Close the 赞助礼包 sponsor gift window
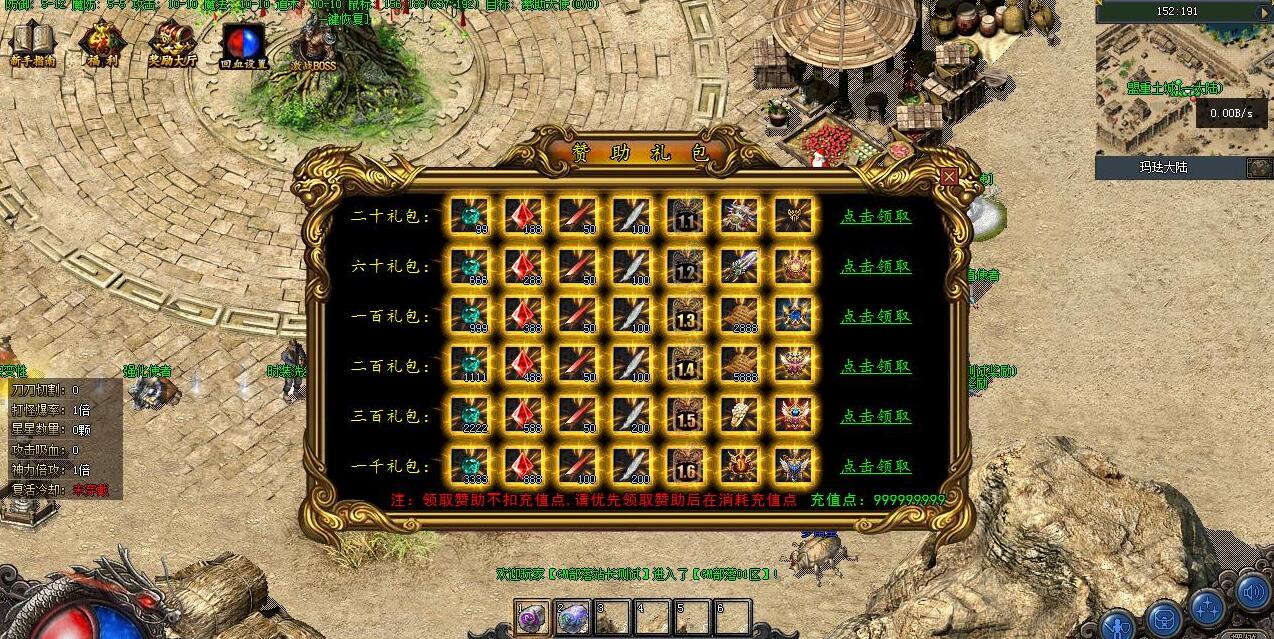Viewport: 1274px width, 639px height. click(x=949, y=177)
